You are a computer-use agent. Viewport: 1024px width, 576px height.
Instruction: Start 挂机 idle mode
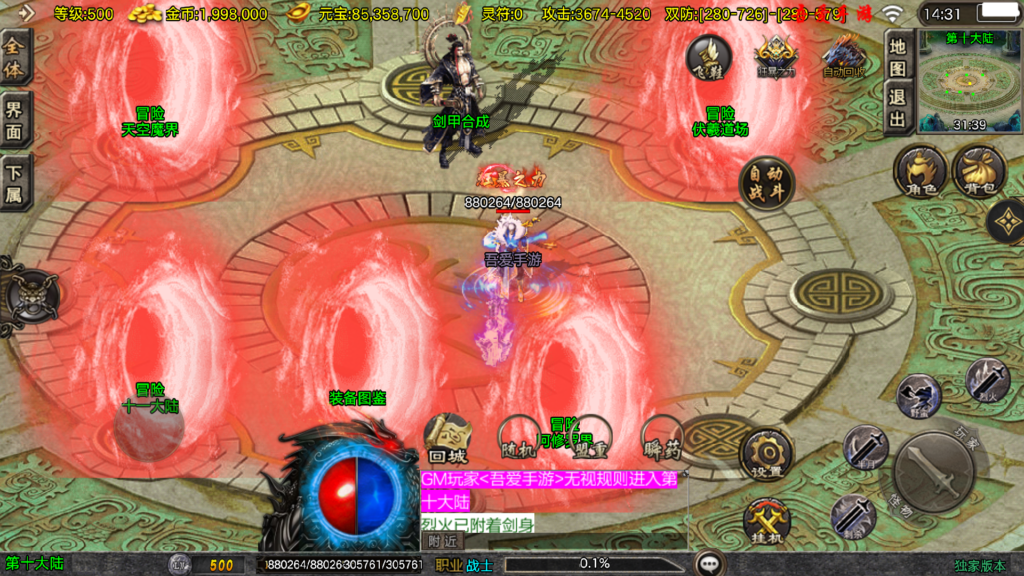pyautogui.click(x=766, y=522)
